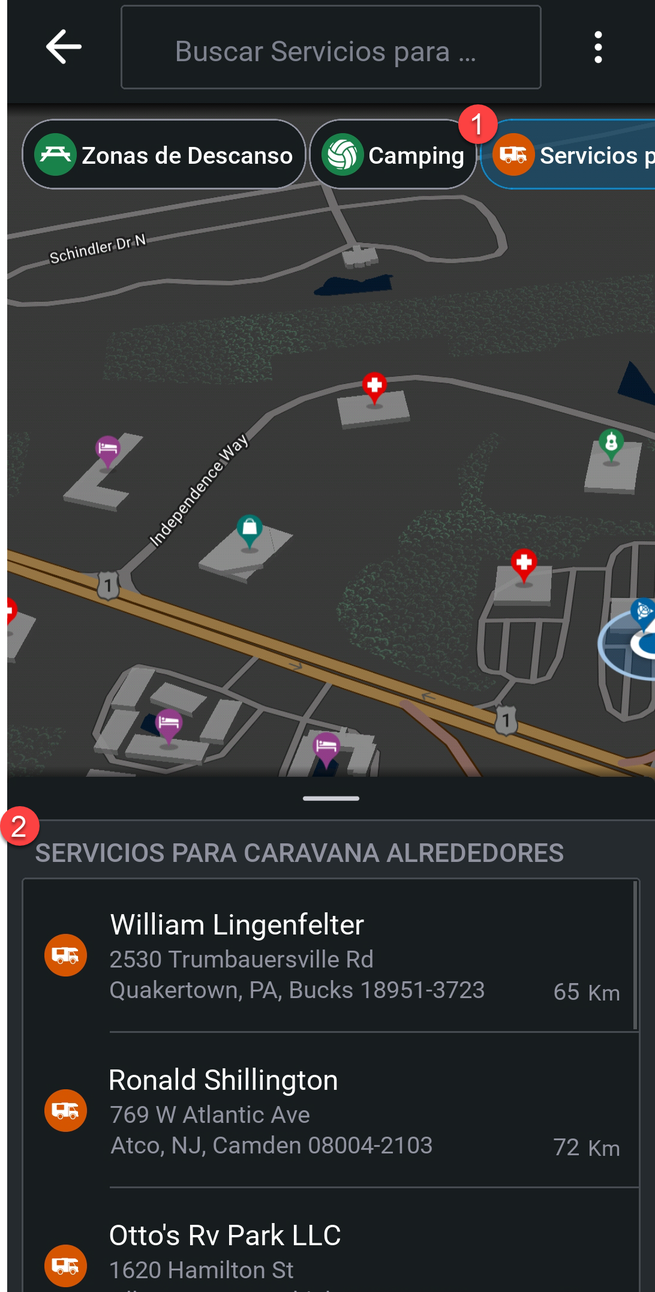The width and height of the screenshot is (655, 1292).
Task: Select the Zonas de Descanso filter chip
Action: pyautogui.click(x=164, y=155)
